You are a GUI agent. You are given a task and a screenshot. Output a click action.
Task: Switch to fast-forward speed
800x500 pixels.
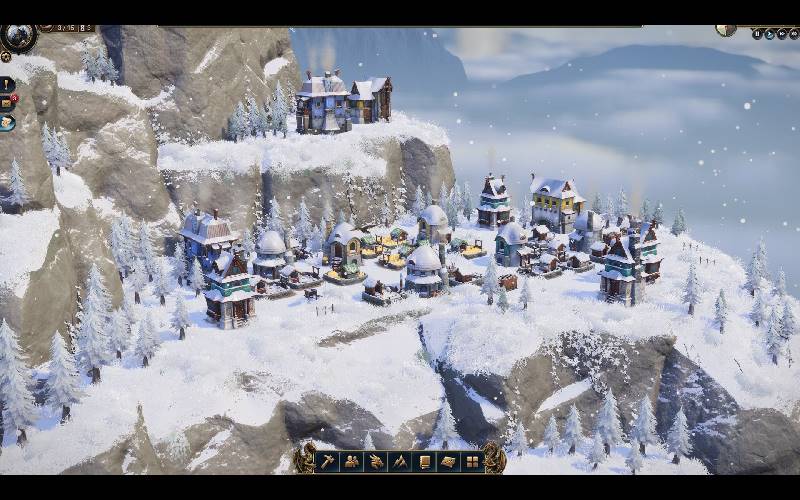tap(781, 33)
